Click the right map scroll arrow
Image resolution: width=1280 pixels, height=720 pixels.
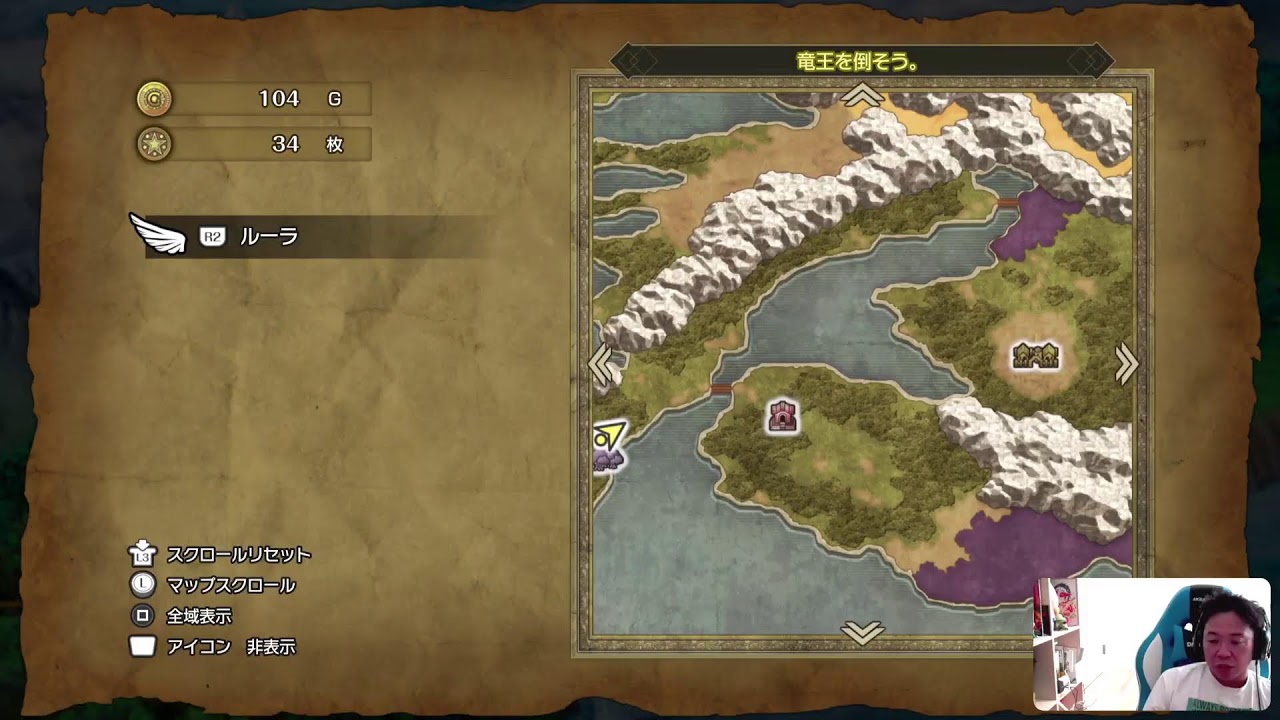point(1126,365)
